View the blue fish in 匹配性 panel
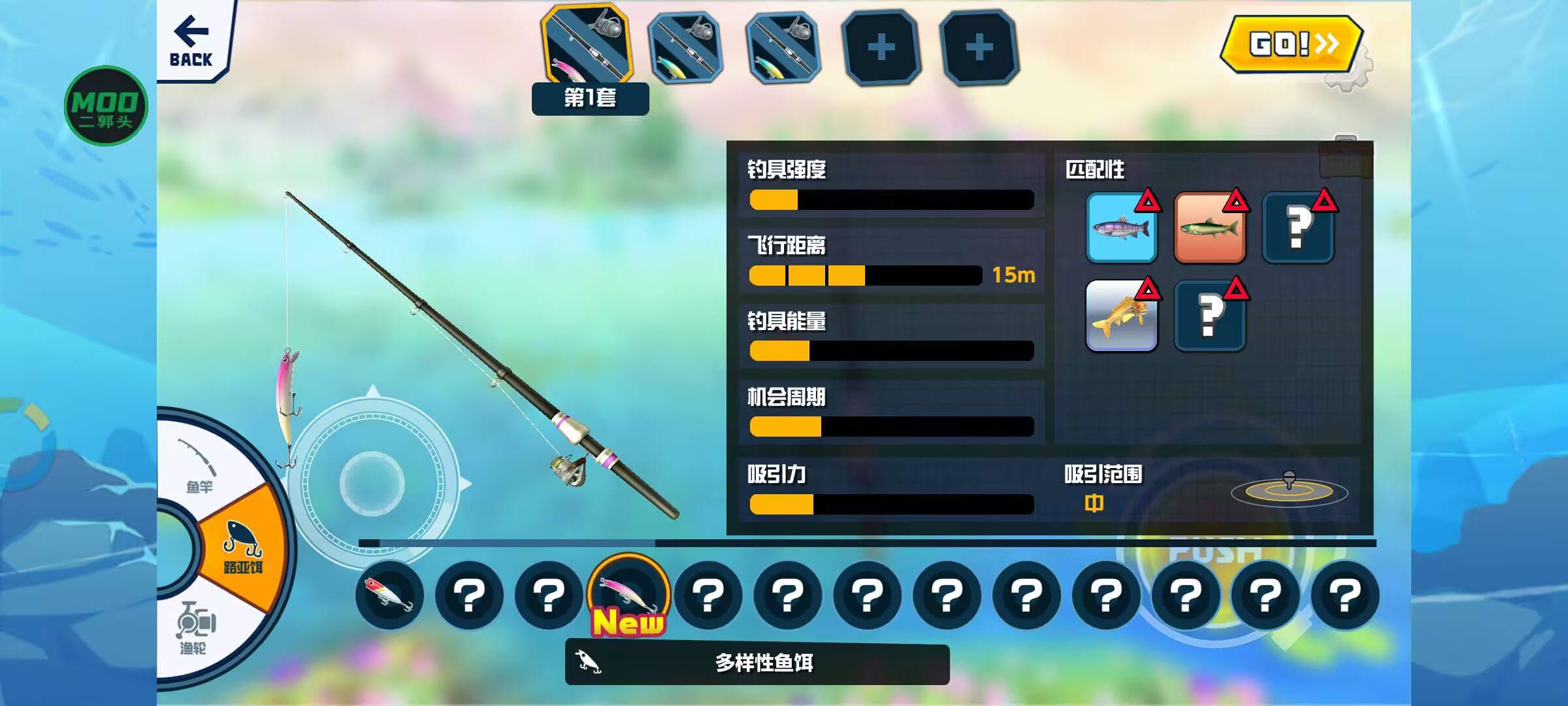Image resolution: width=1568 pixels, height=706 pixels. (x=1122, y=229)
